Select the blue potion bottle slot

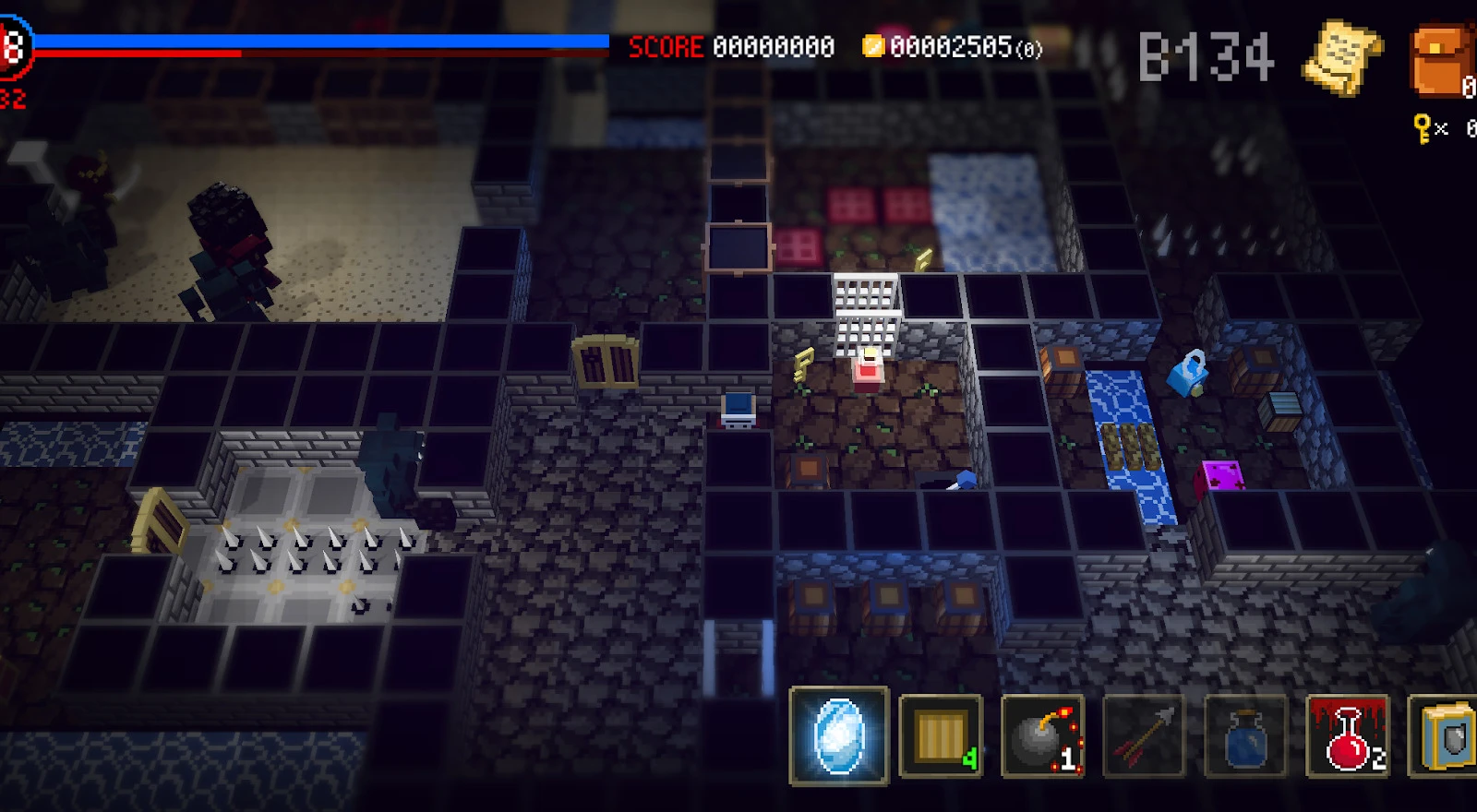[x=1245, y=736]
